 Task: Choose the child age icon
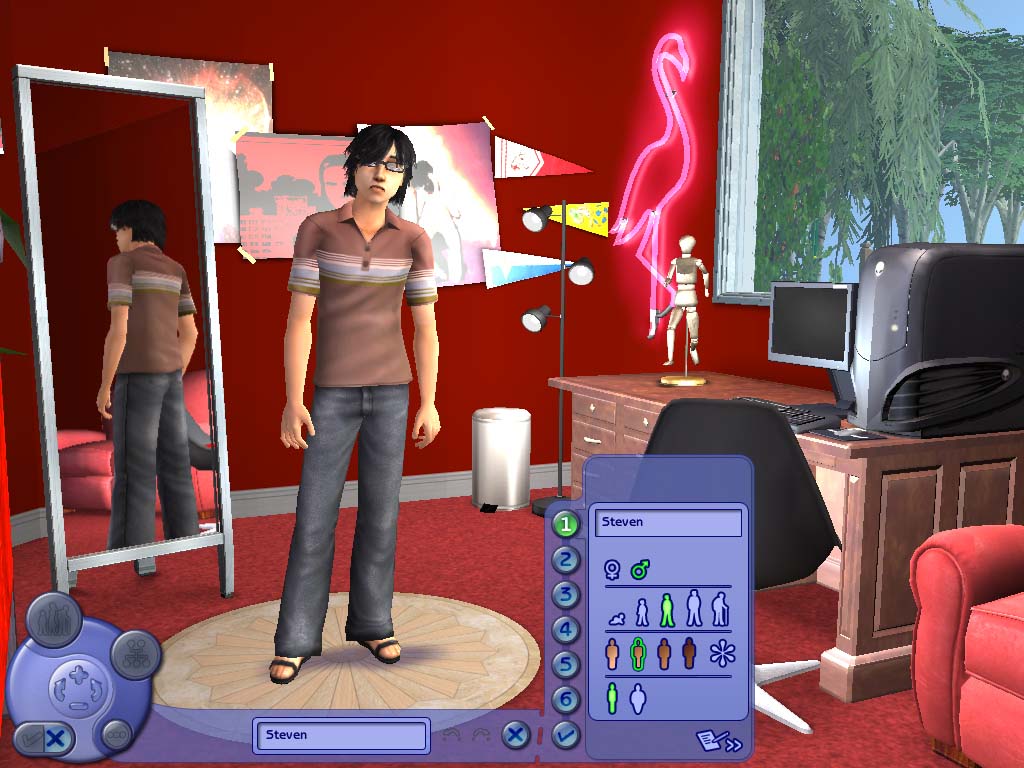point(642,613)
